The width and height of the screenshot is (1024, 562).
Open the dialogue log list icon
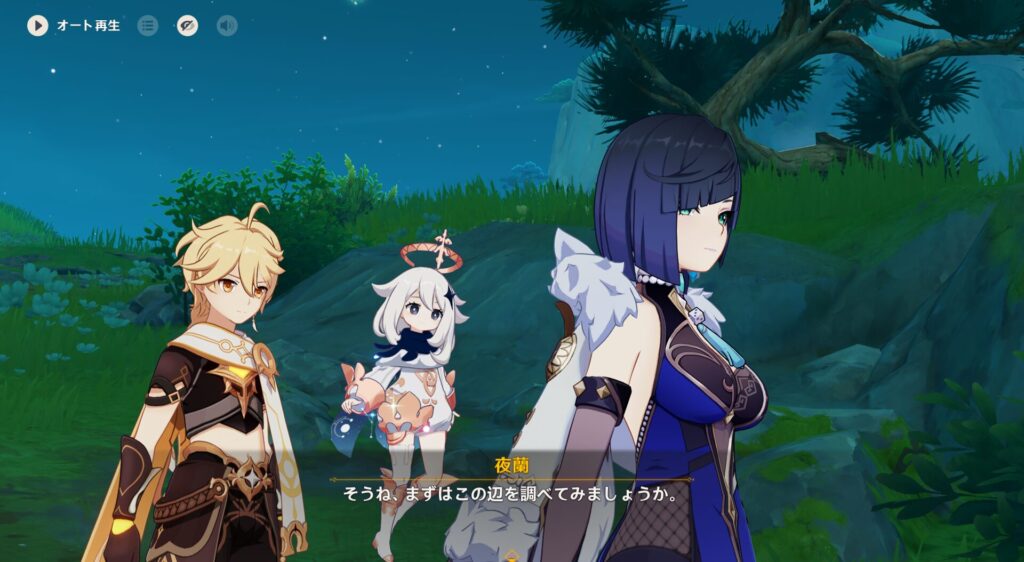click(x=148, y=26)
